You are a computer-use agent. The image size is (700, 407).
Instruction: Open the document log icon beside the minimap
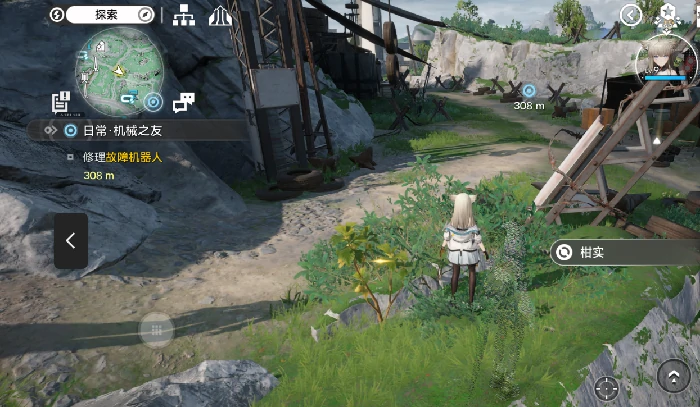61,100
